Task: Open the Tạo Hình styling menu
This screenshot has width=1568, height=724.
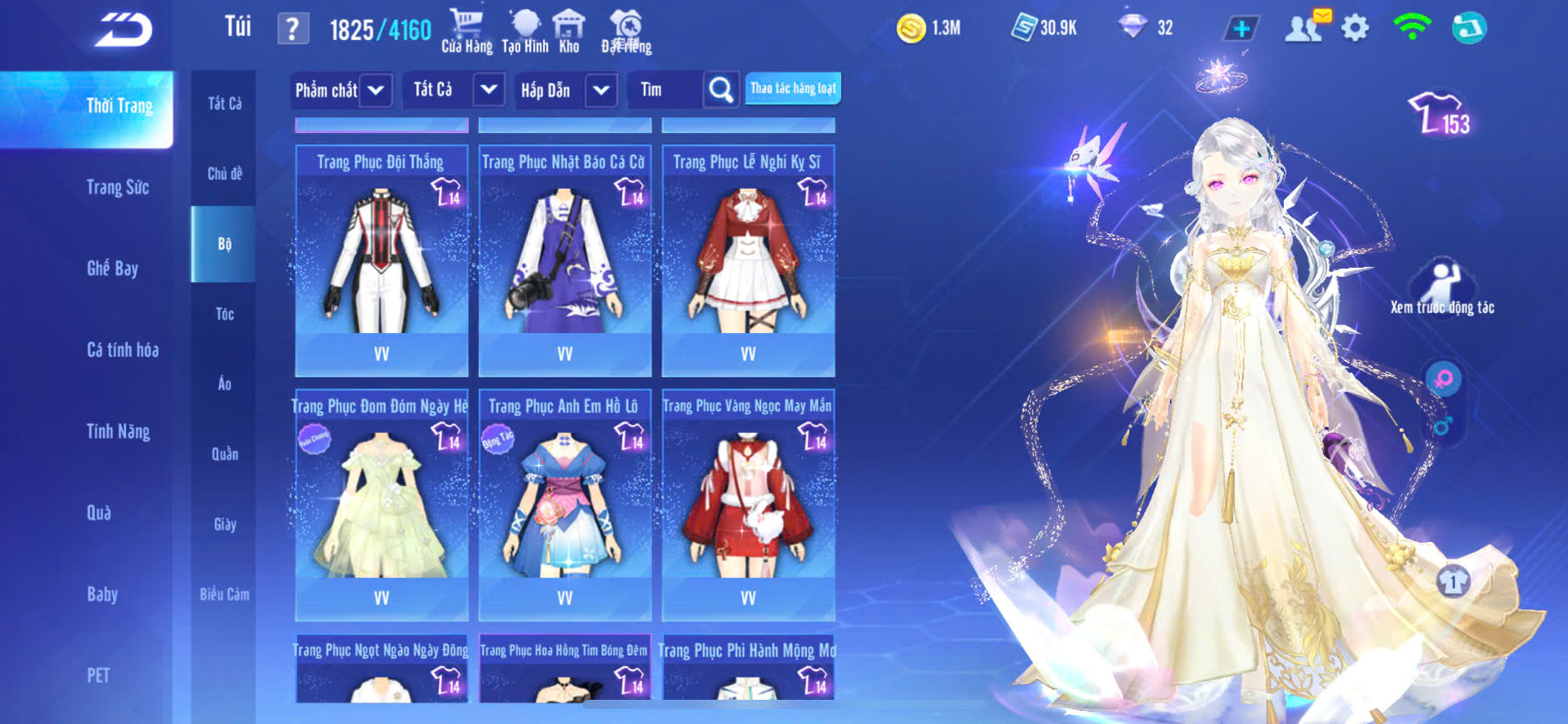Action: pos(525,32)
